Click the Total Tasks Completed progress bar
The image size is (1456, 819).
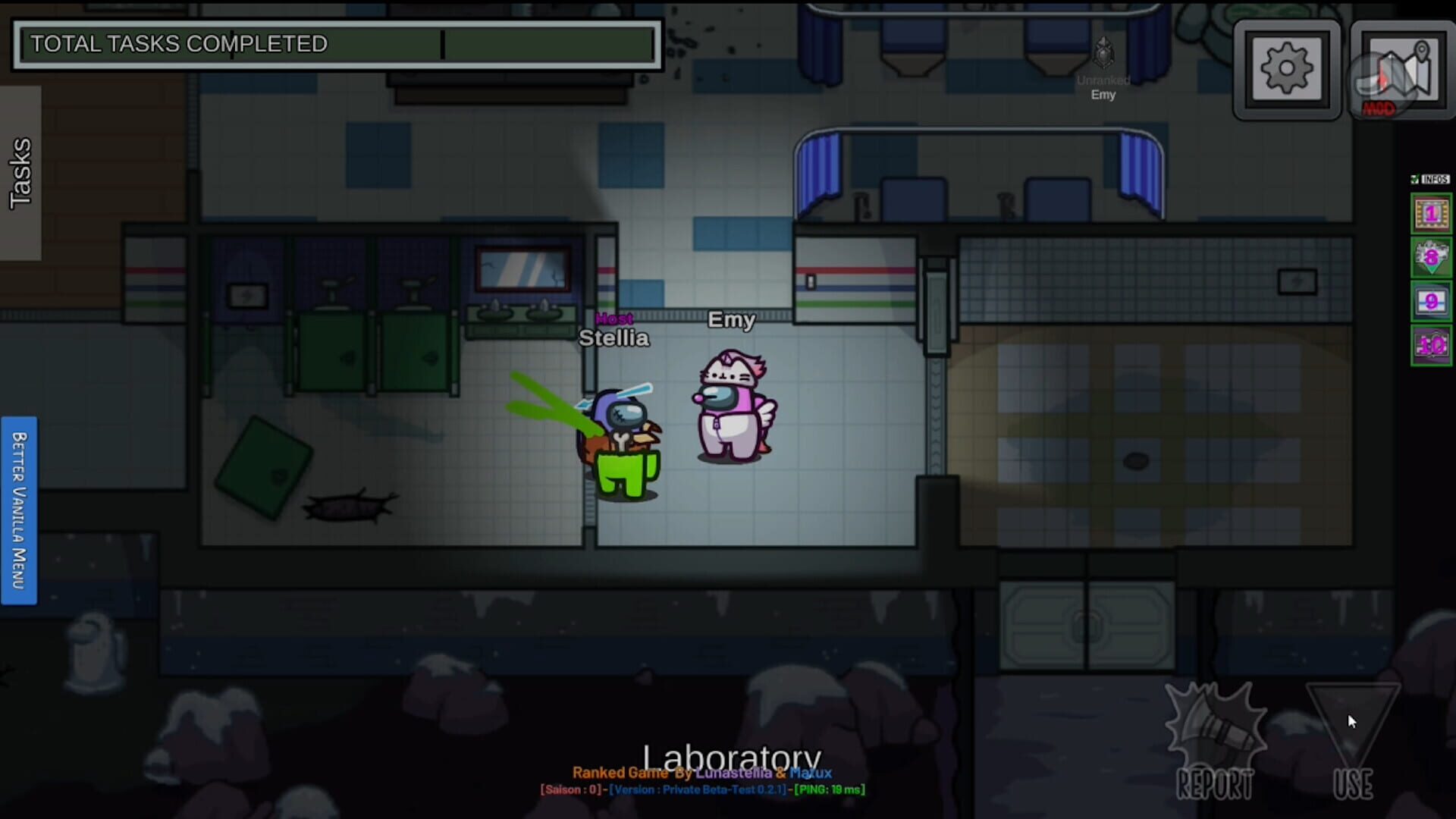tap(337, 45)
